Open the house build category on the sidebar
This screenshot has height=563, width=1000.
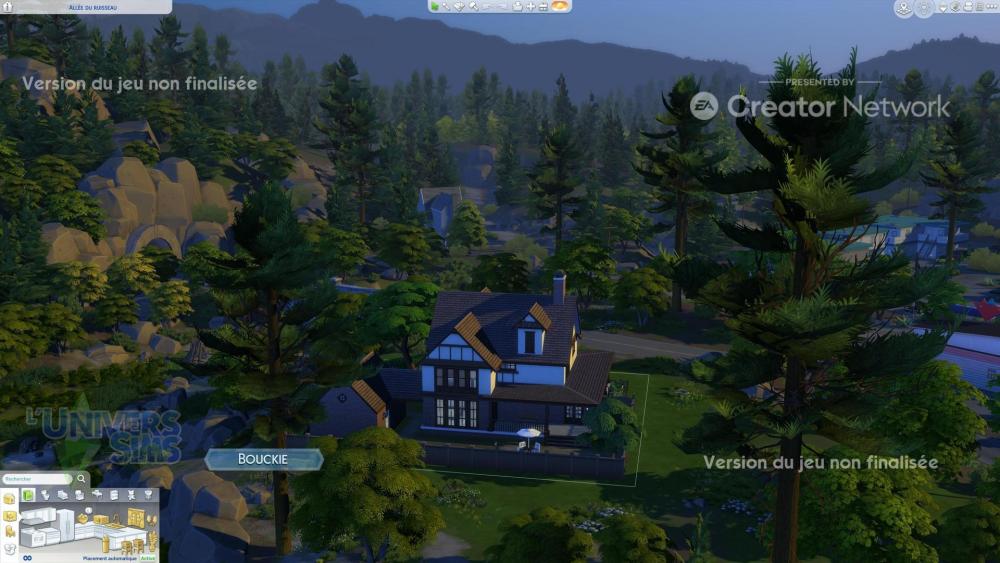[9, 498]
